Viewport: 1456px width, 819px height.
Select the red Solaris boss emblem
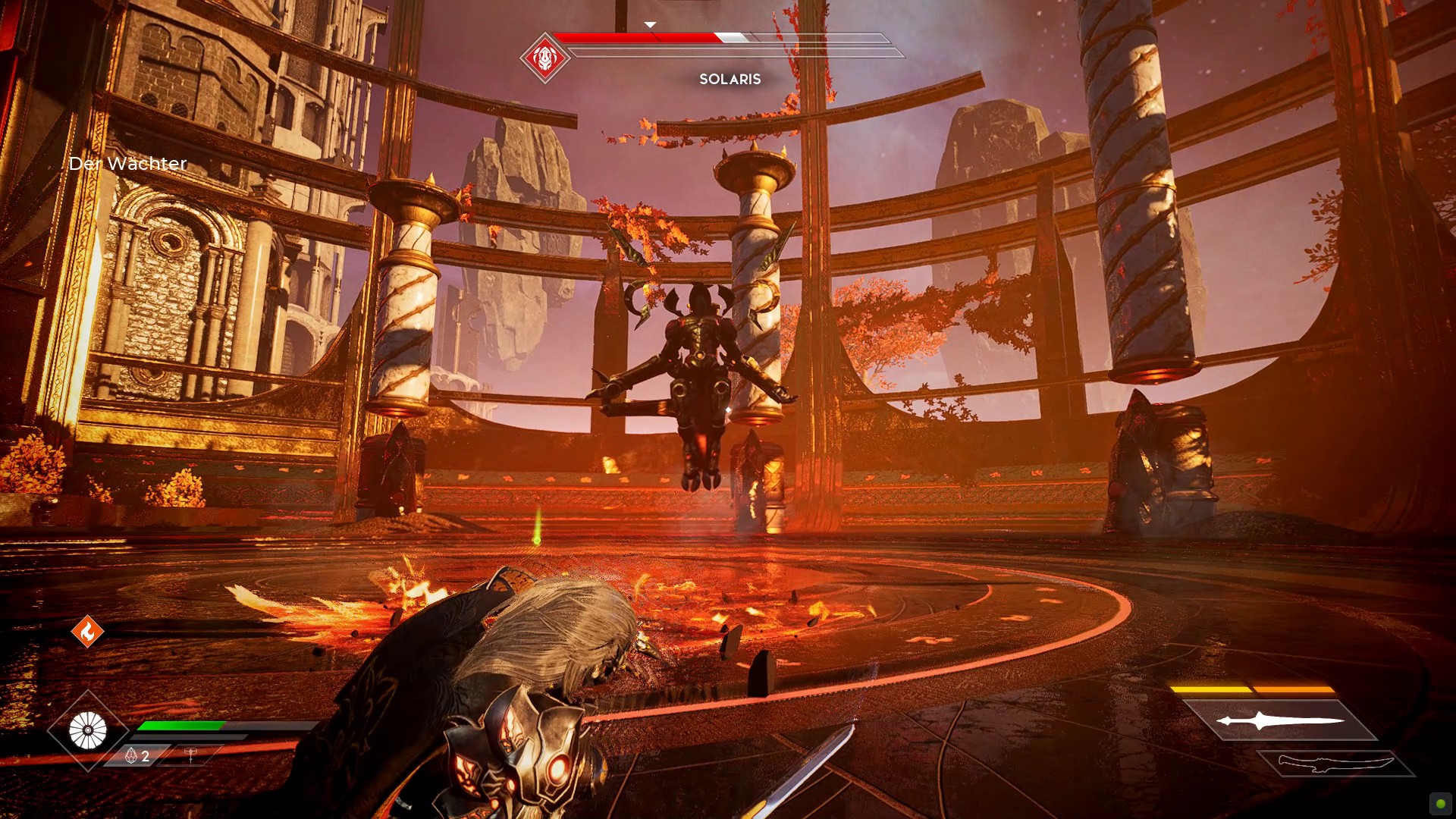pyautogui.click(x=544, y=58)
